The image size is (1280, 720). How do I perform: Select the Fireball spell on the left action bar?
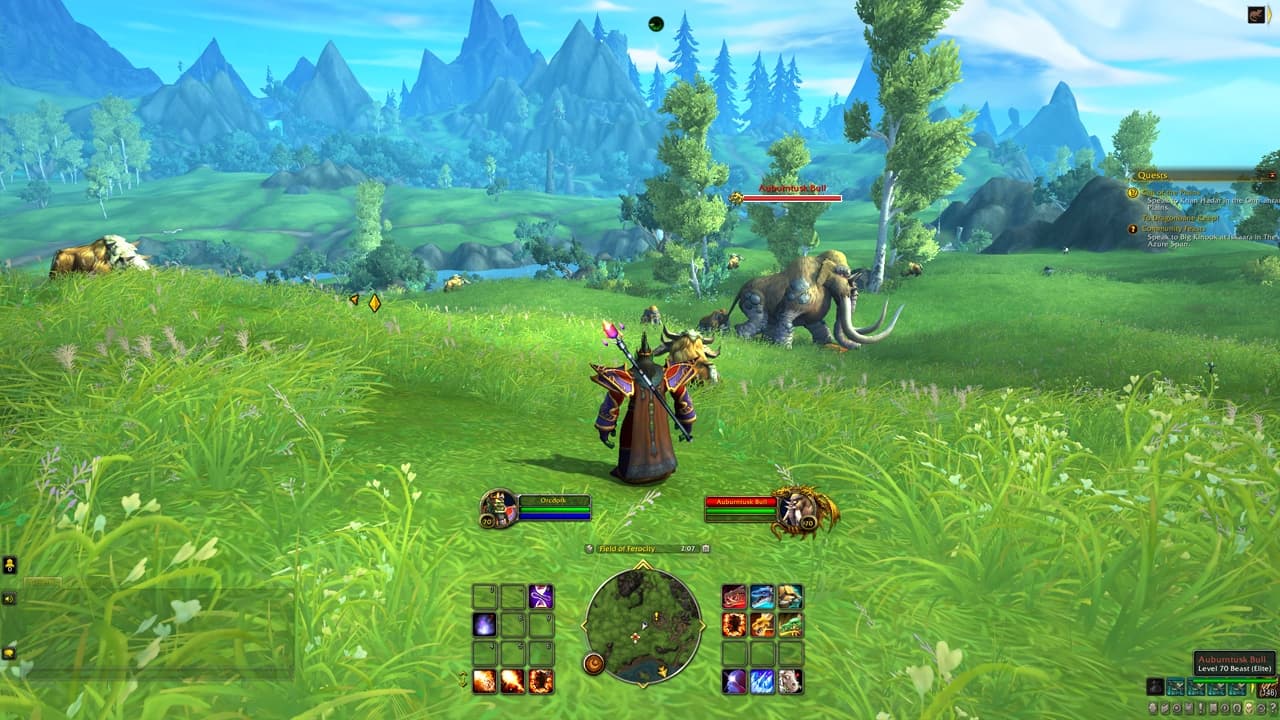[484, 681]
